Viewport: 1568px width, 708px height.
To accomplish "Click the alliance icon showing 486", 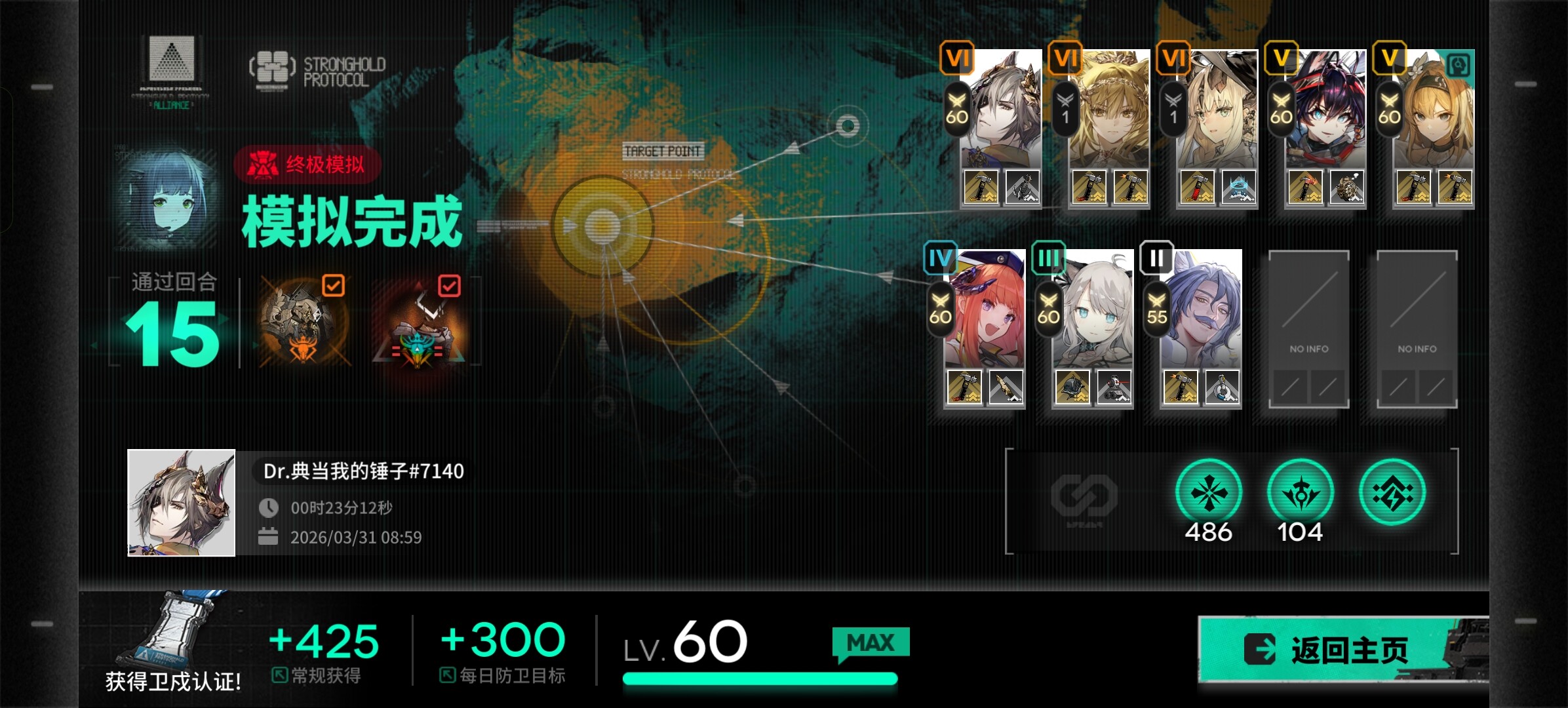I will pos(1208,494).
